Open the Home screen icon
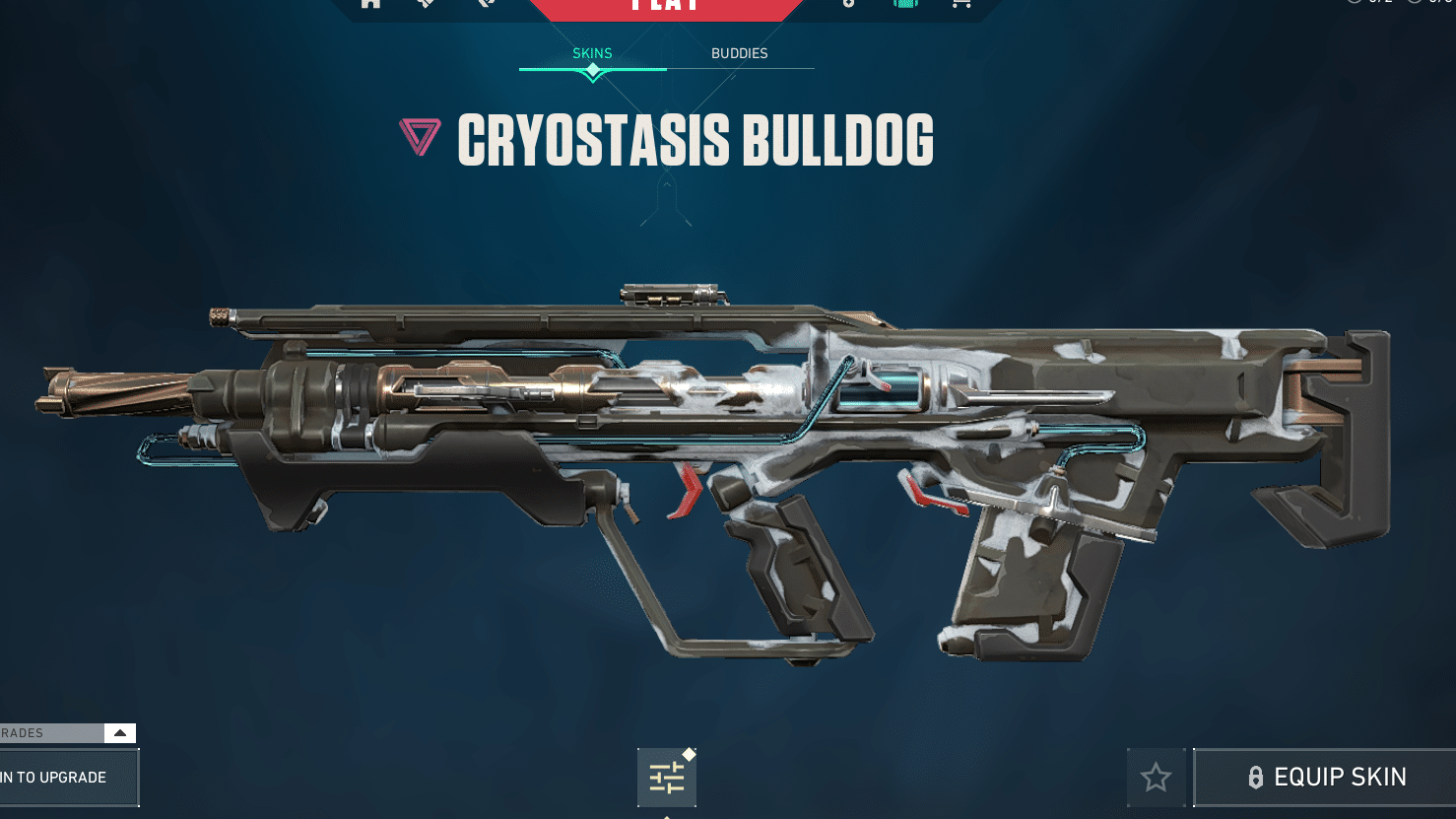This screenshot has width=1456, height=819. [x=369, y=4]
